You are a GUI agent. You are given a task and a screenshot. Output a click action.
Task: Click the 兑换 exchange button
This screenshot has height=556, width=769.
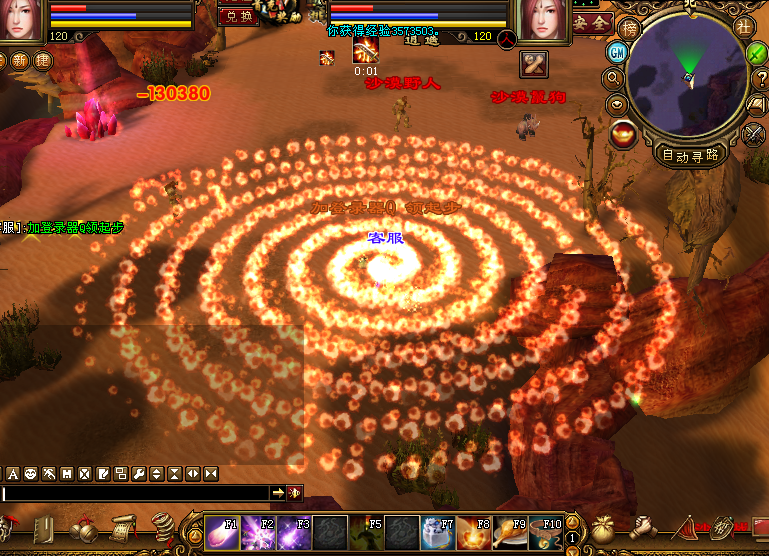pos(237,16)
